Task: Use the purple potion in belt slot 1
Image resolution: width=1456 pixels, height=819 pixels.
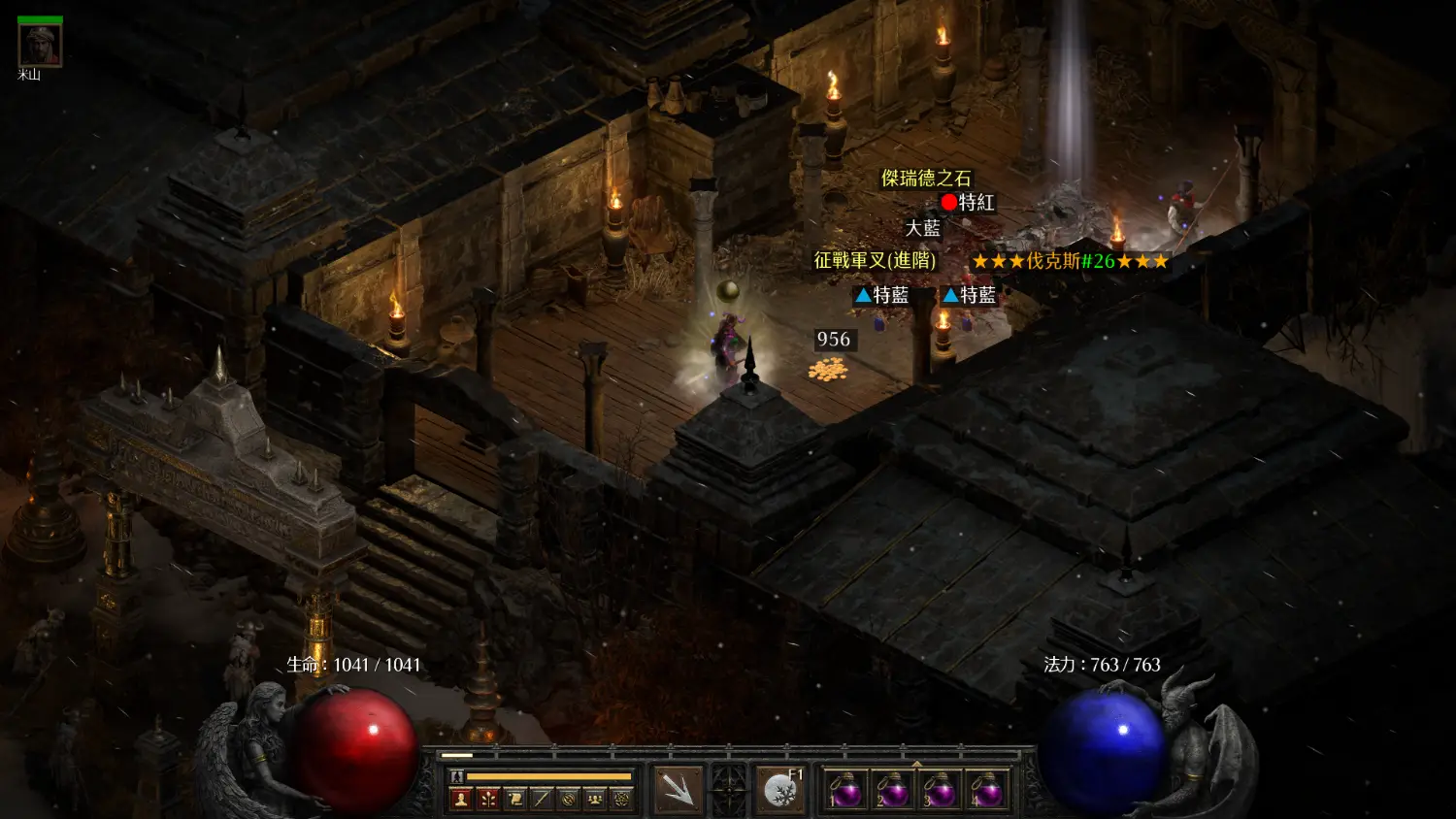Action: point(845,790)
